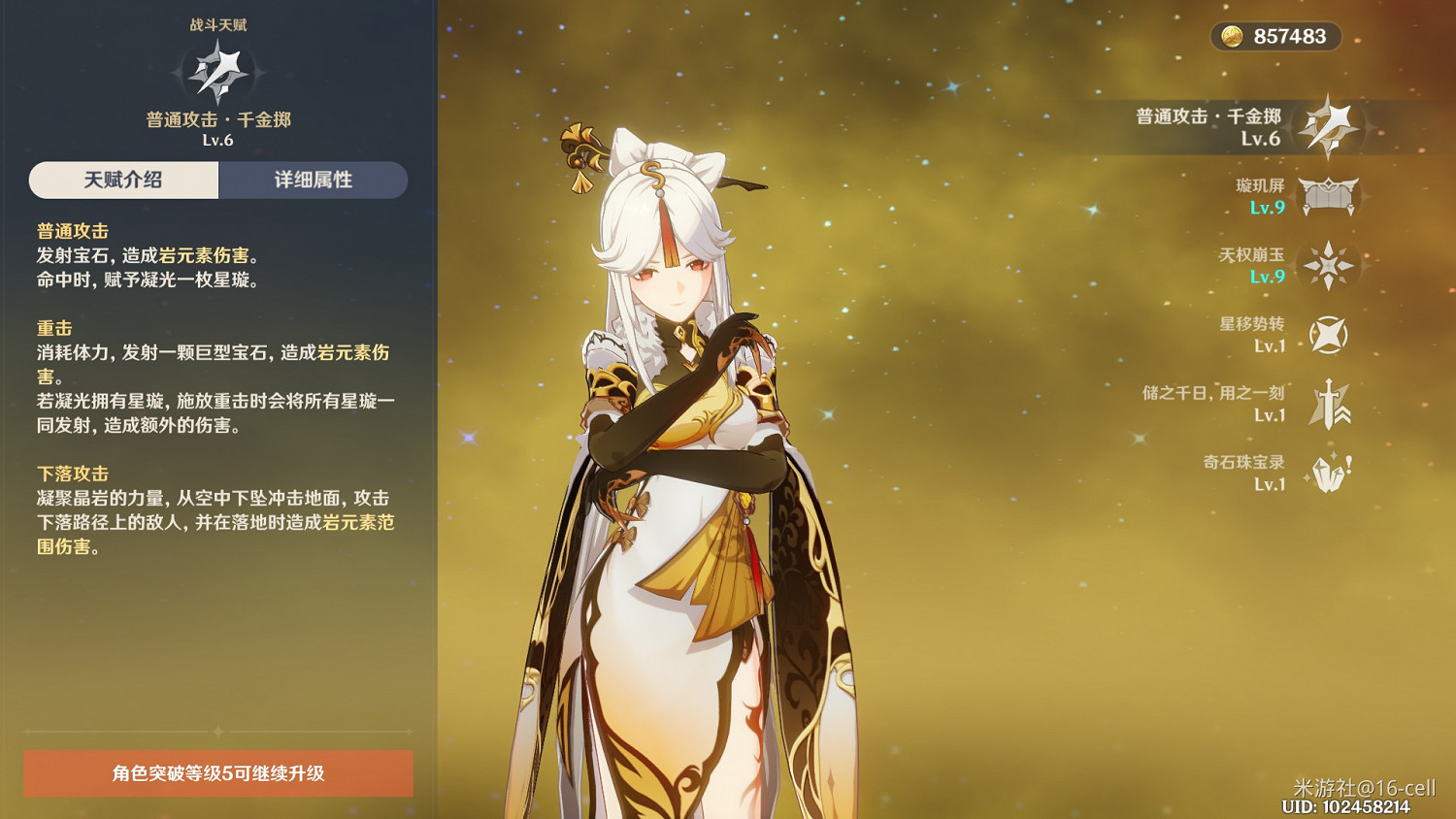Expand the 详细属性 details panel
The width and height of the screenshot is (1456, 819).
[x=313, y=180]
